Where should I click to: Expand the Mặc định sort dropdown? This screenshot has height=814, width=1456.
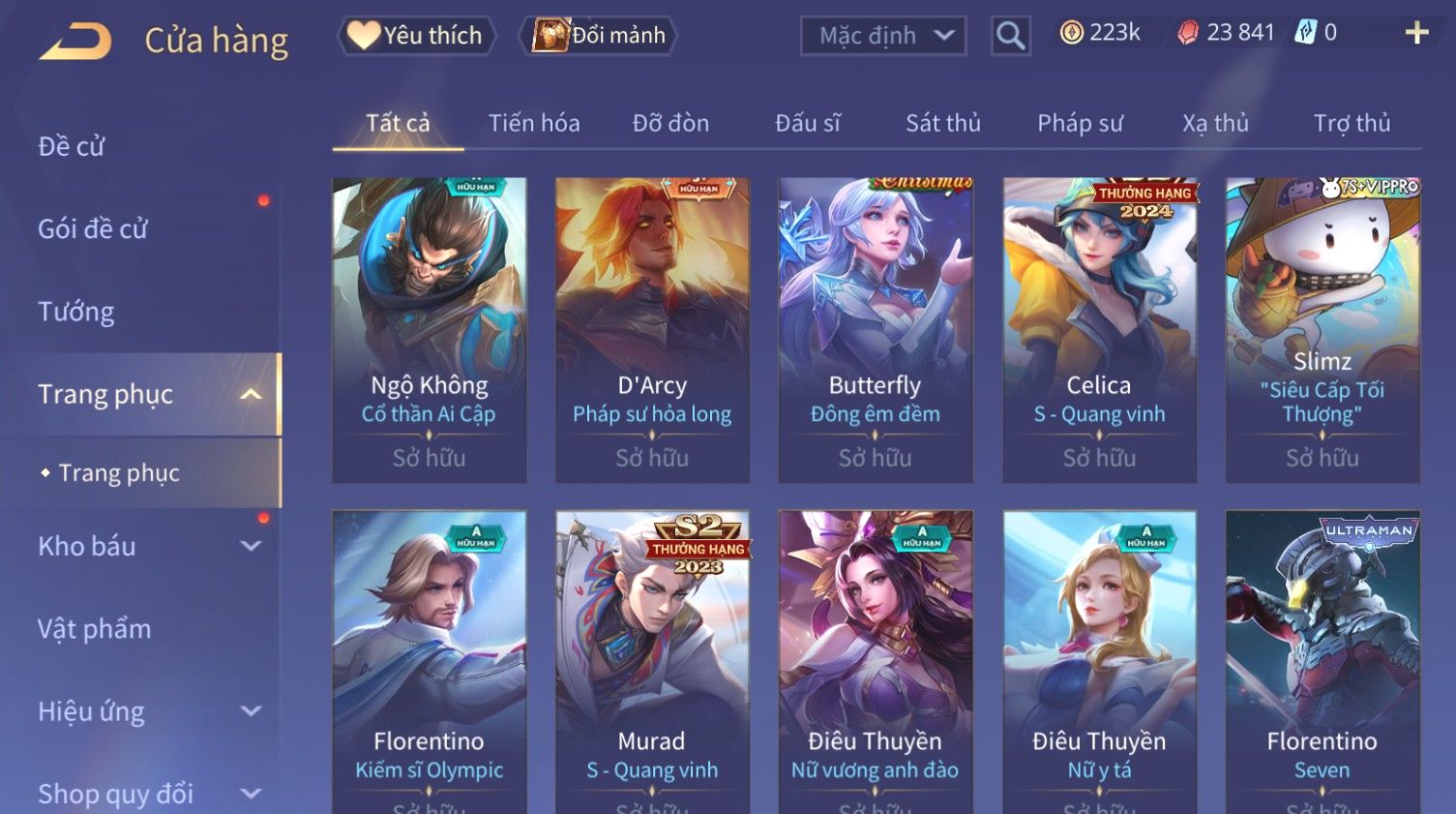pos(882,36)
